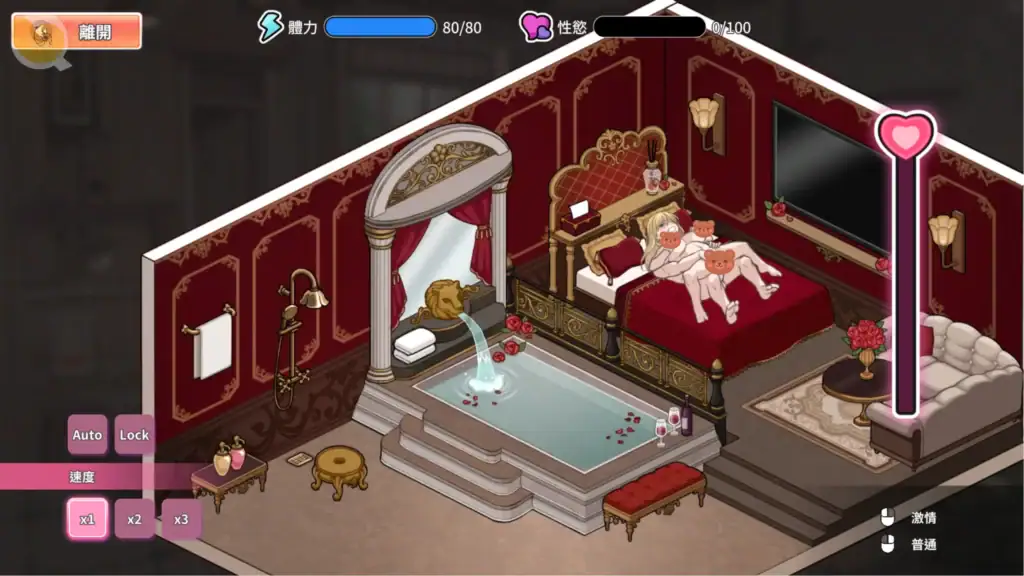Toggle the Lock button
The image size is (1024, 576).
point(134,435)
